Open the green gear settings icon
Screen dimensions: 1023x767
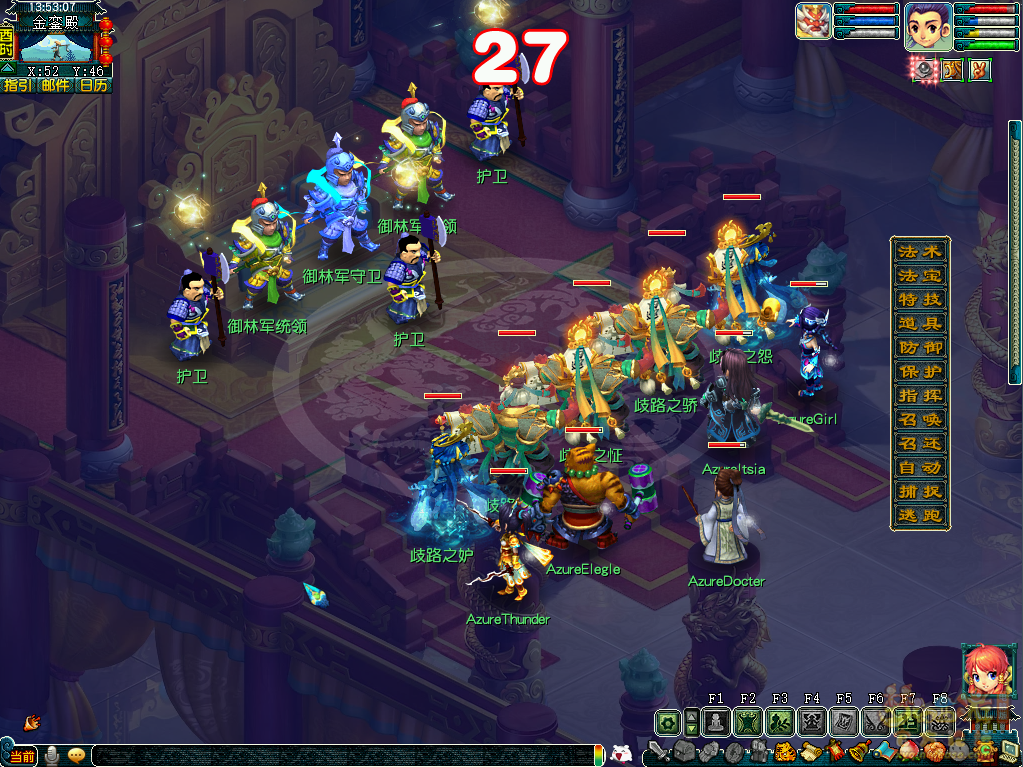click(667, 722)
